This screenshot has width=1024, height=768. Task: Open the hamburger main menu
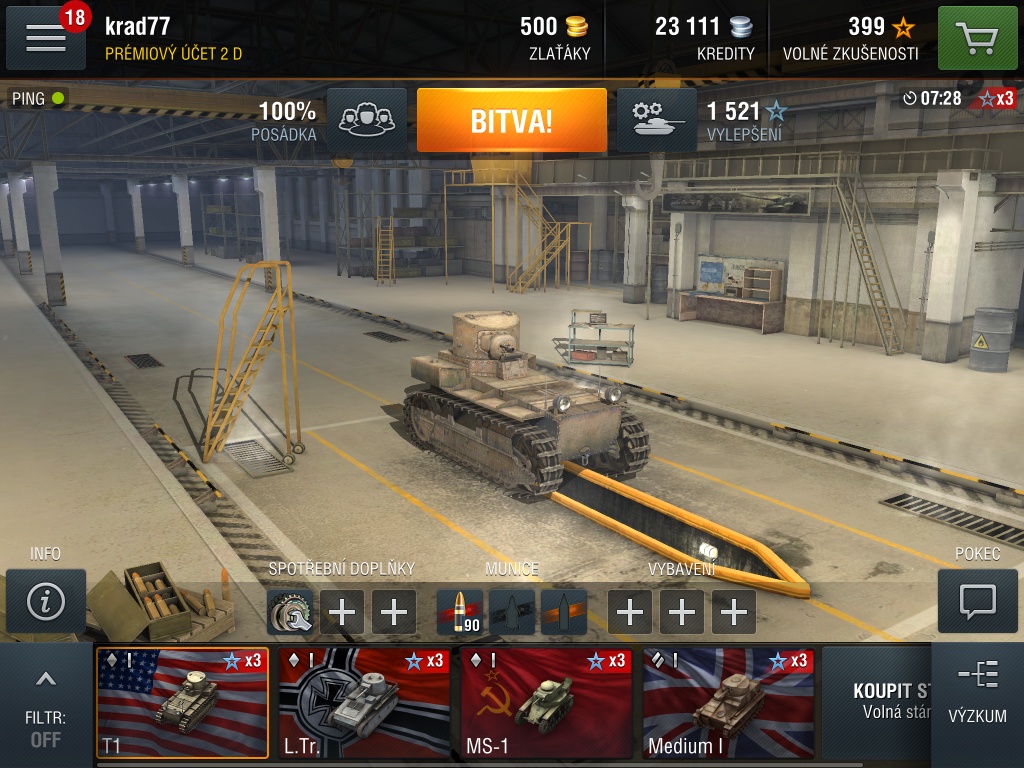[x=45, y=38]
